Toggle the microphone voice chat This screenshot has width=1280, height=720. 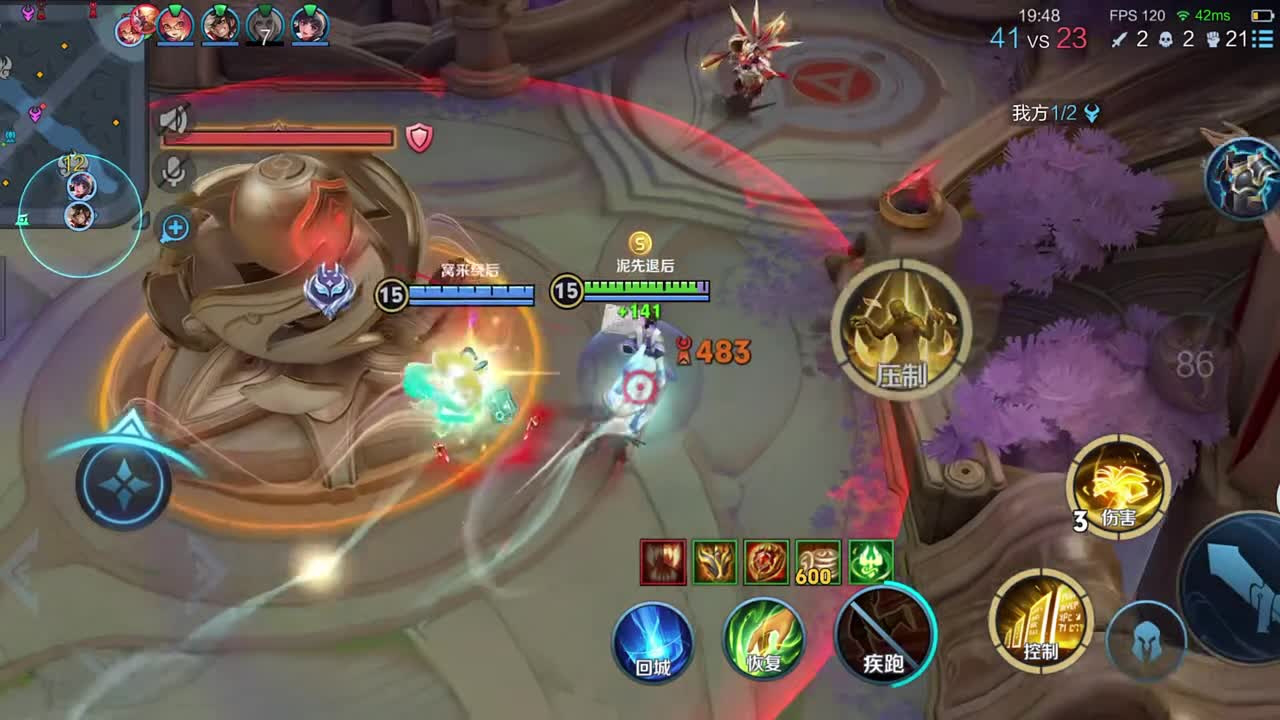pyautogui.click(x=174, y=172)
